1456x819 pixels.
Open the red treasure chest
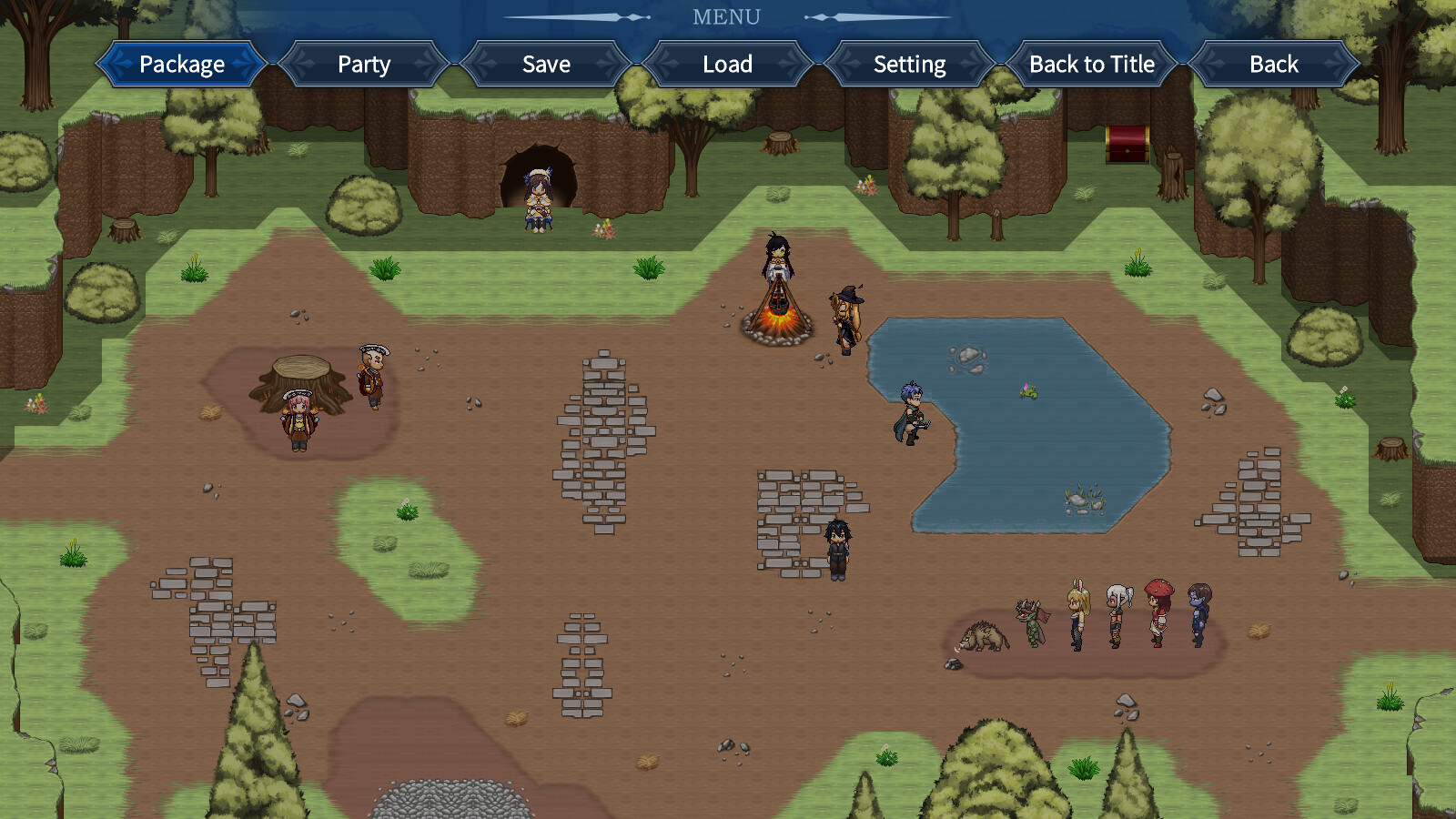[x=1128, y=141]
